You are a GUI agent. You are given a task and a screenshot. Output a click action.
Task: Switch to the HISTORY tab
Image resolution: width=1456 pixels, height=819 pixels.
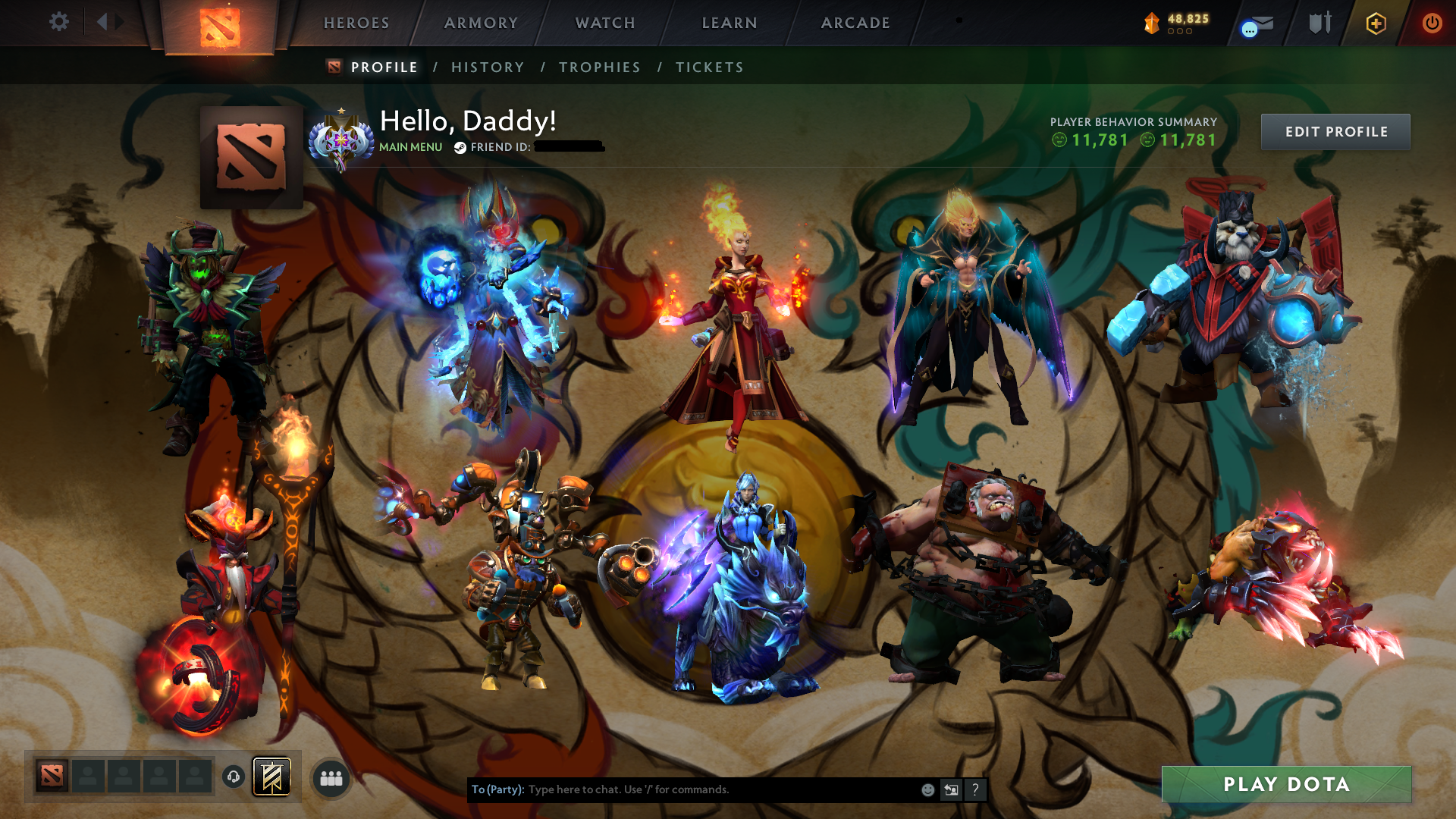(x=487, y=67)
